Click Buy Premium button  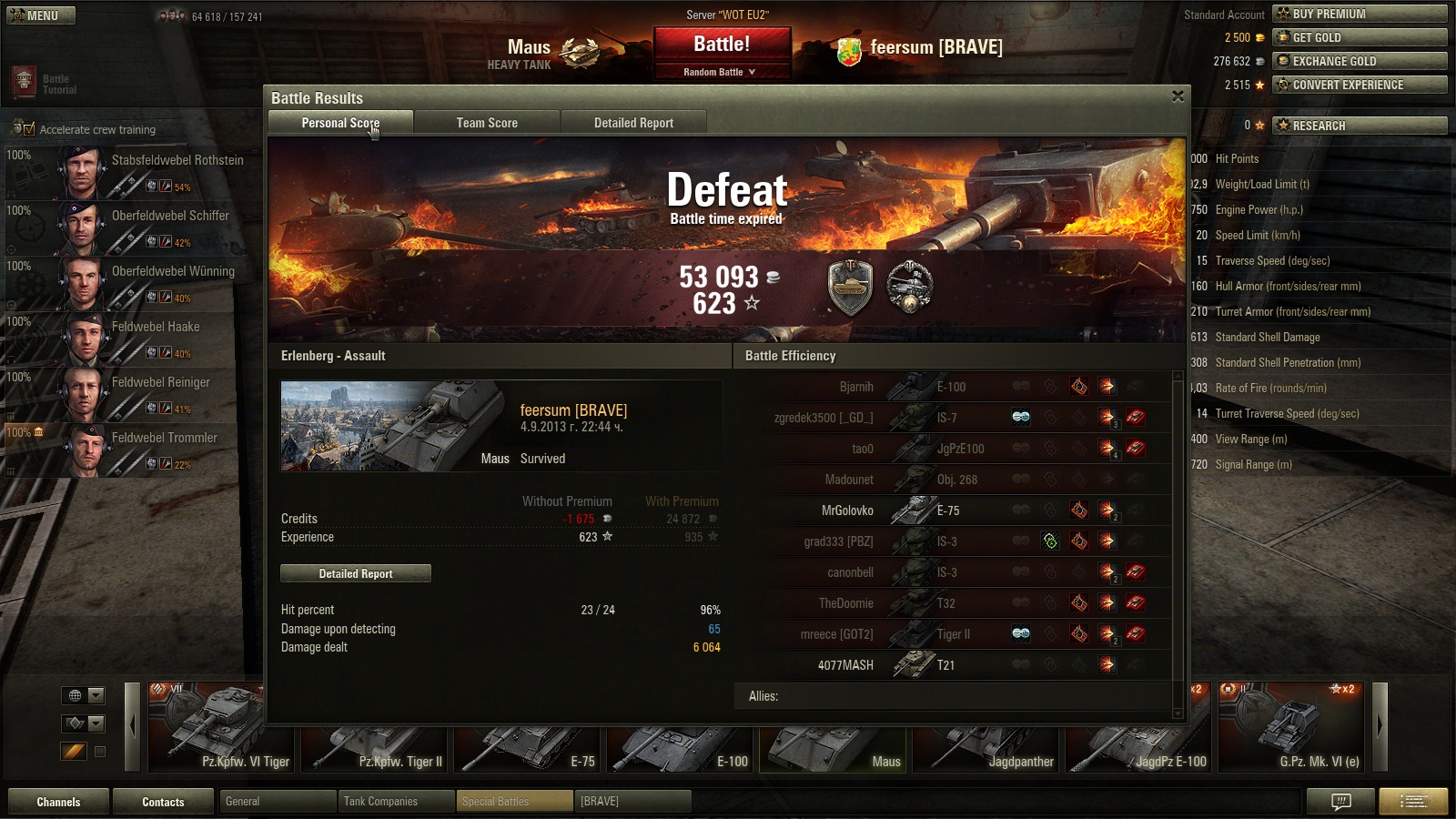point(1359,14)
